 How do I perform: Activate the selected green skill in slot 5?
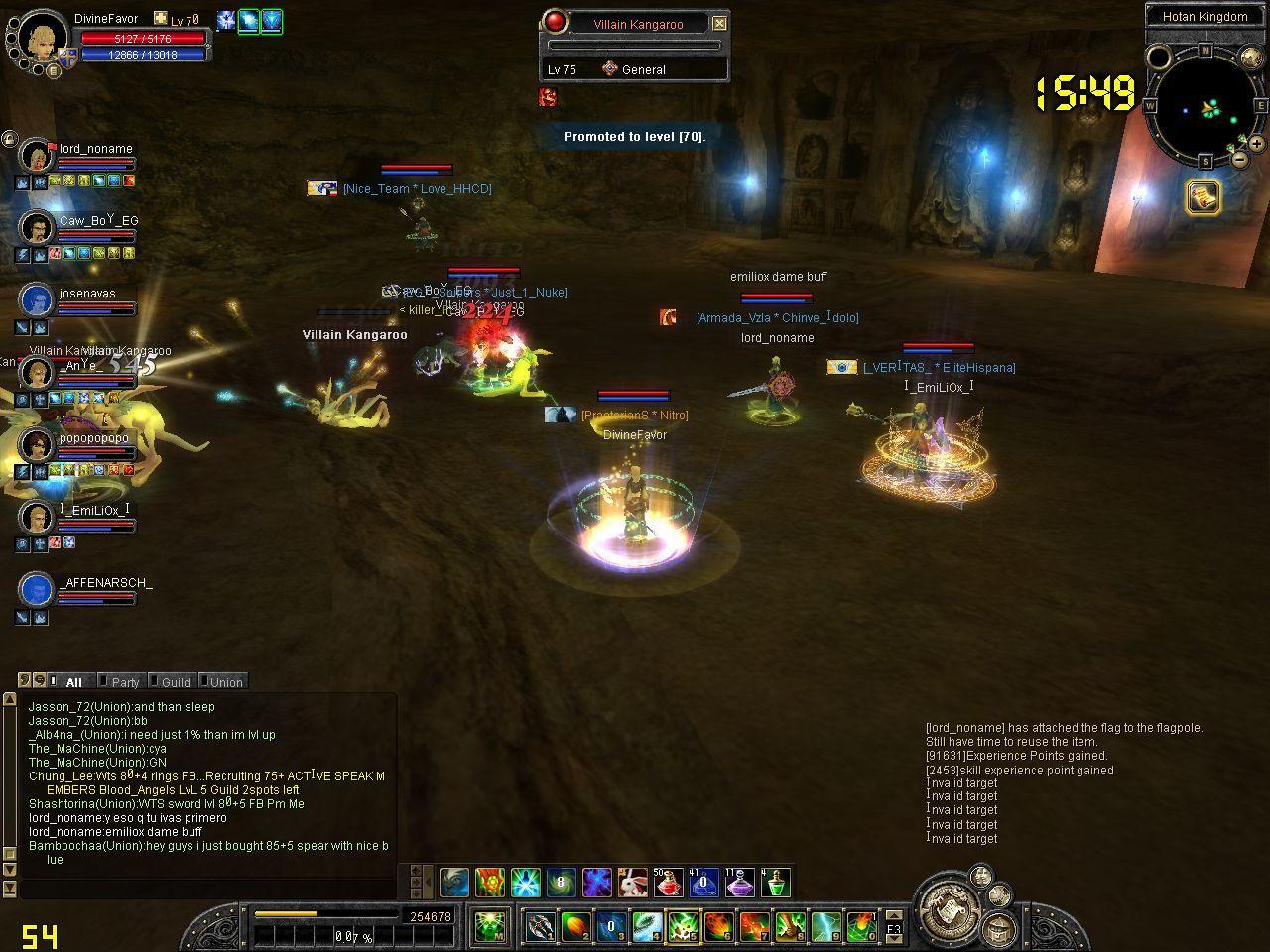(682, 927)
